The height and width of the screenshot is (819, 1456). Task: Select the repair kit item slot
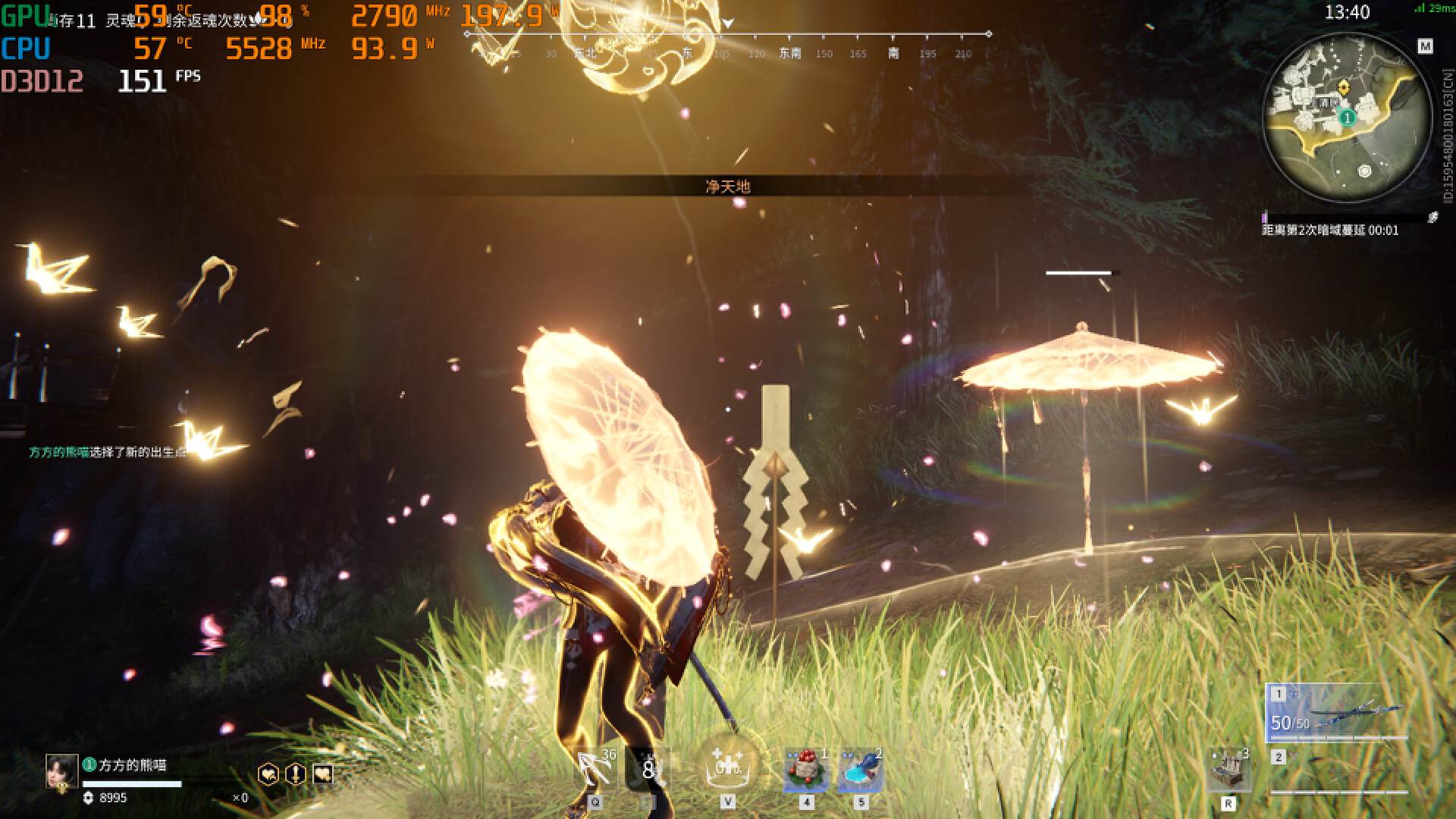[1228, 770]
